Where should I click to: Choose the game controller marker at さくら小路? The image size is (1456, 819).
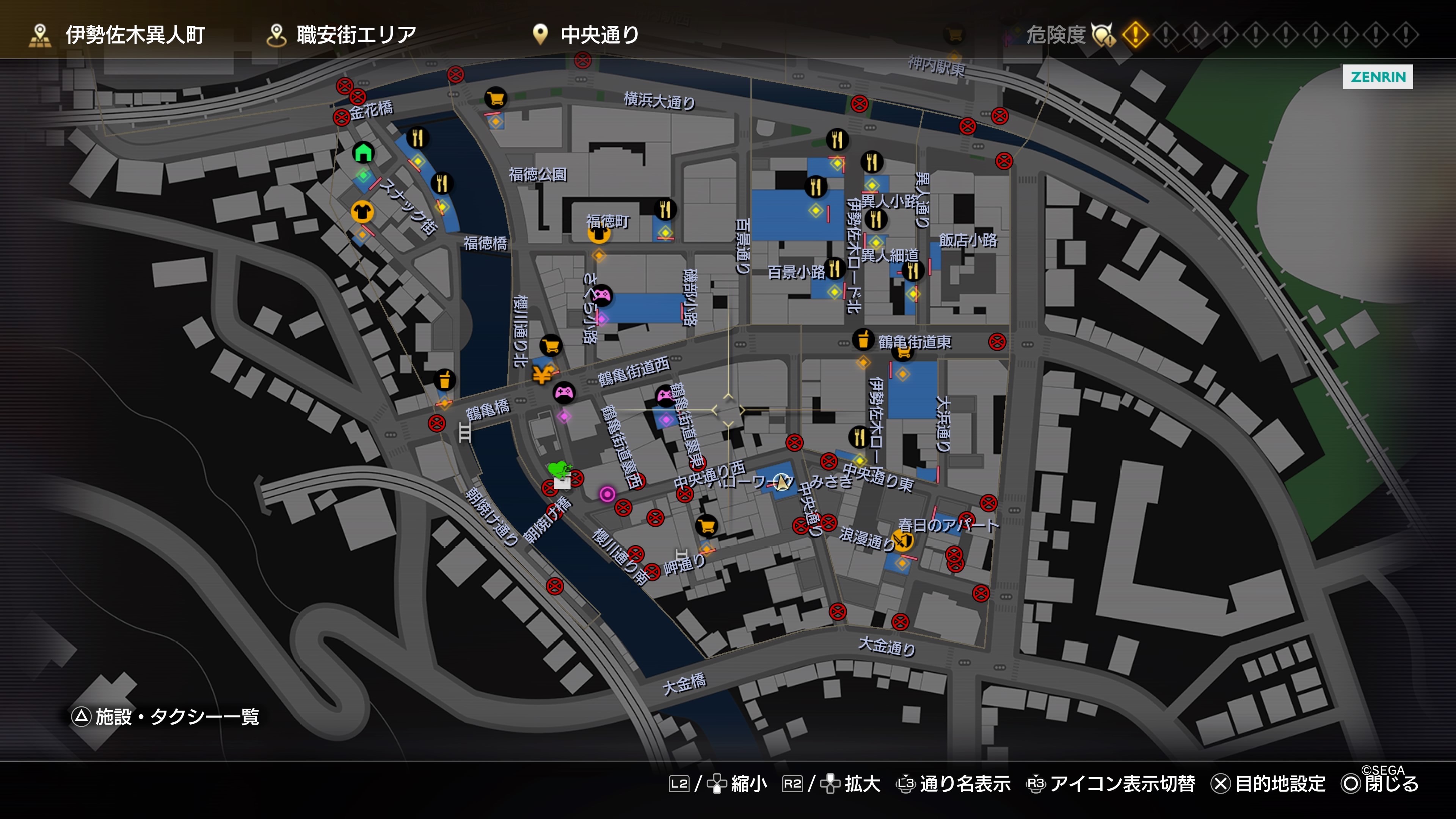point(602,295)
